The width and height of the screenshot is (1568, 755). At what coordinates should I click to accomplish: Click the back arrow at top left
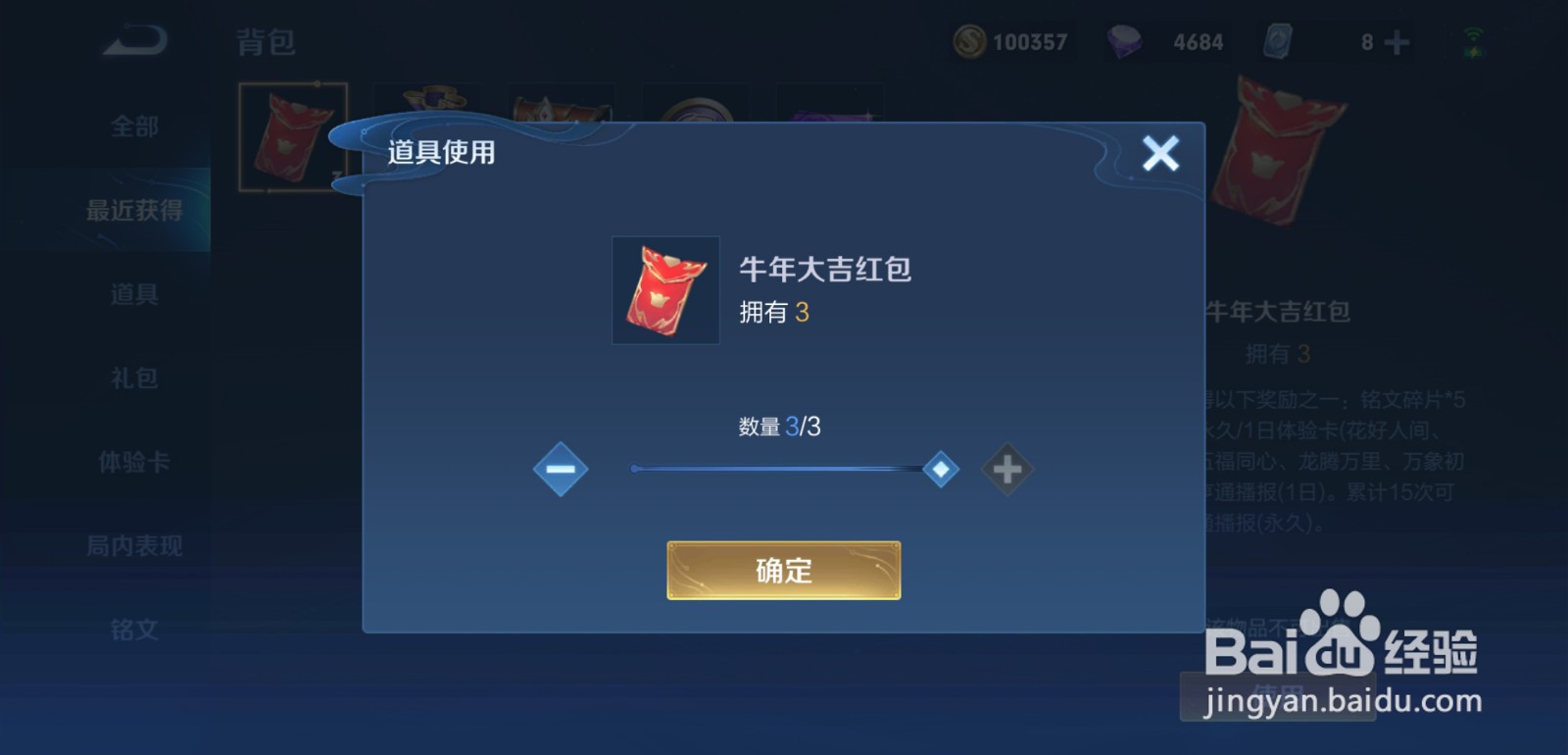(134, 37)
